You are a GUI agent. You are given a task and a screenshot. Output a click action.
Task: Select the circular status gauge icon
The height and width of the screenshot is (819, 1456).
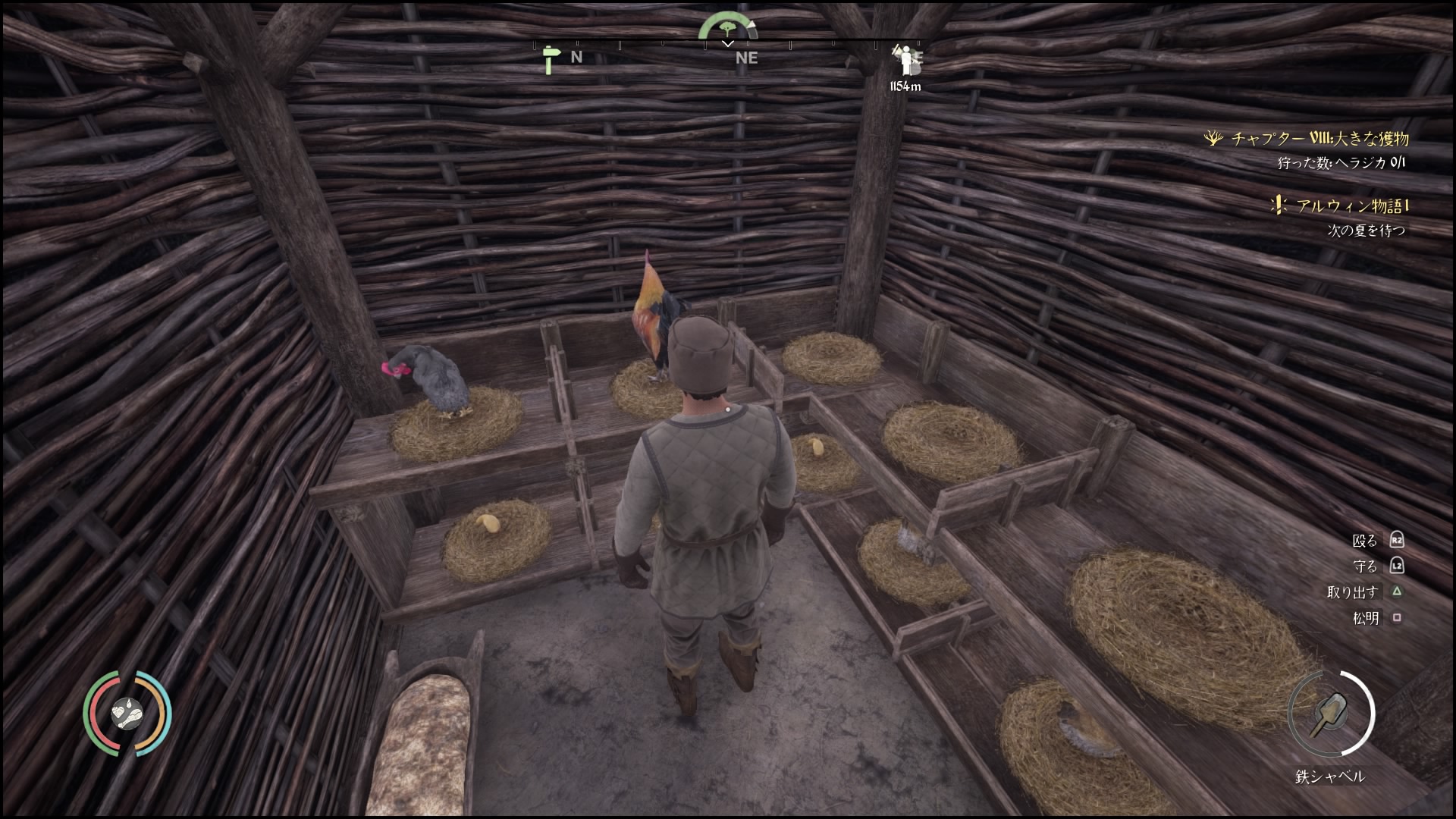127,713
